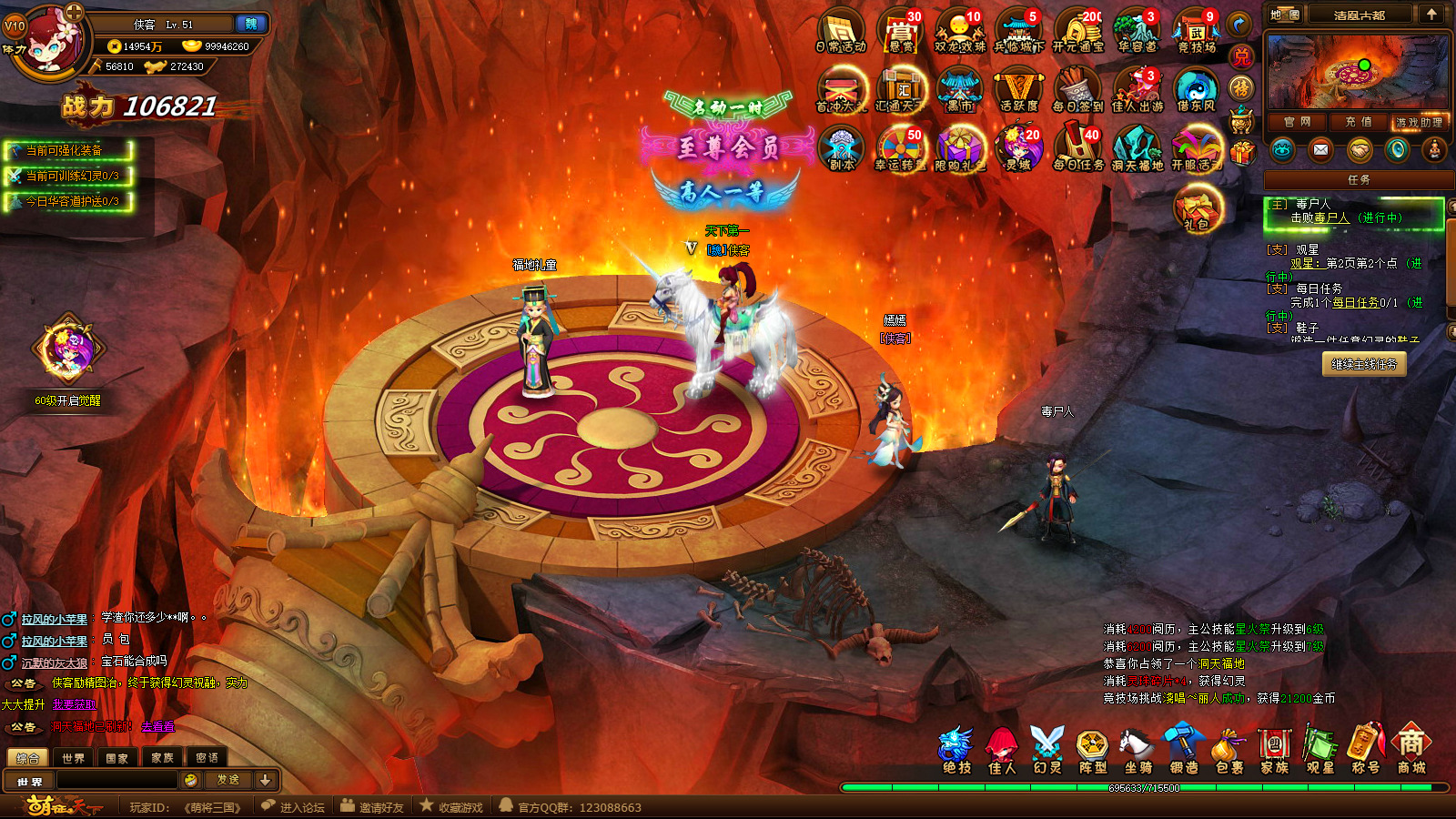Open the 充值 recharge button under the minimap

click(1358, 122)
